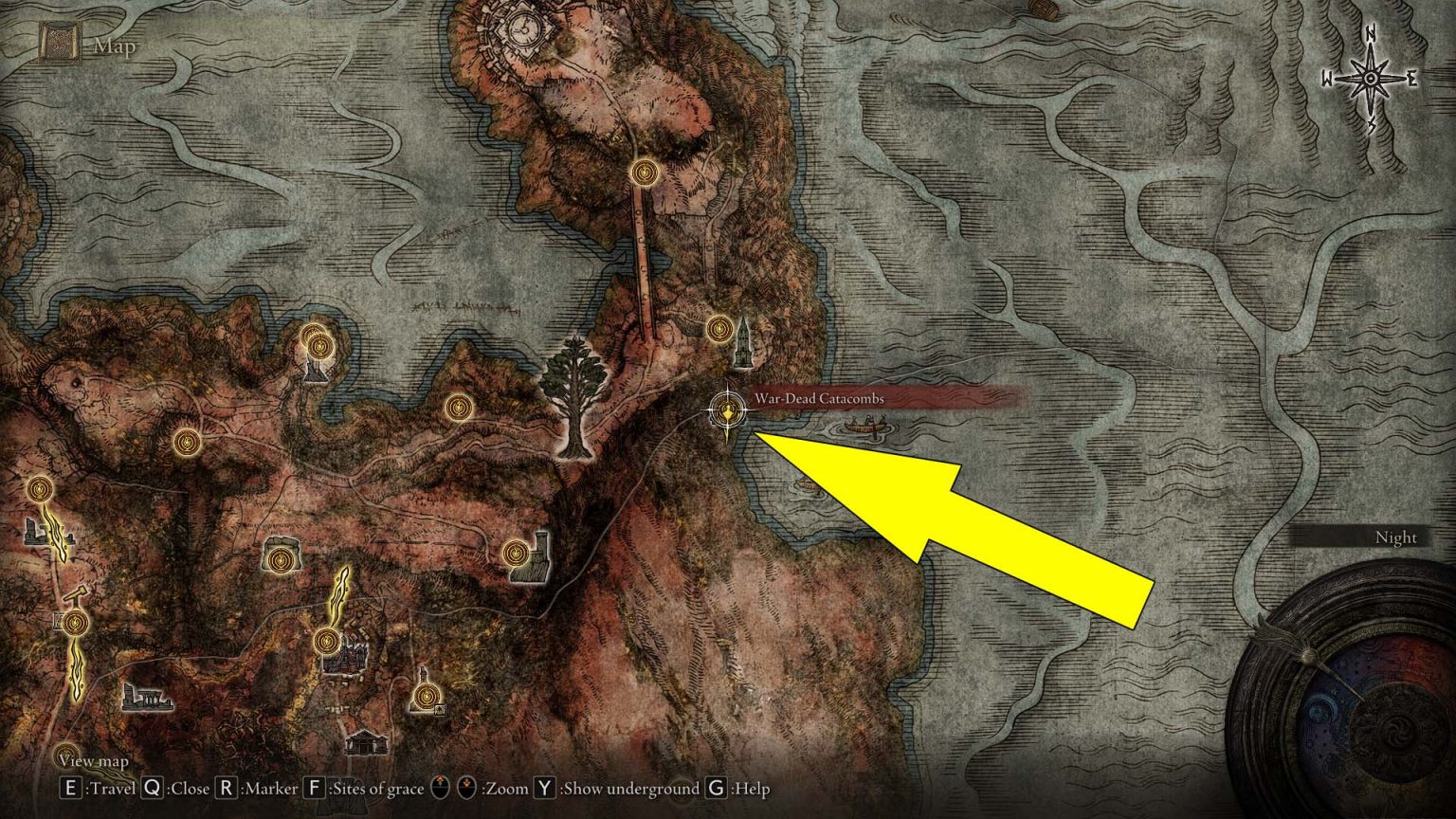Click the Night time indicator label
Image resolution: width=1456 pixels, height=819 pixels.
click(1395, 537)
